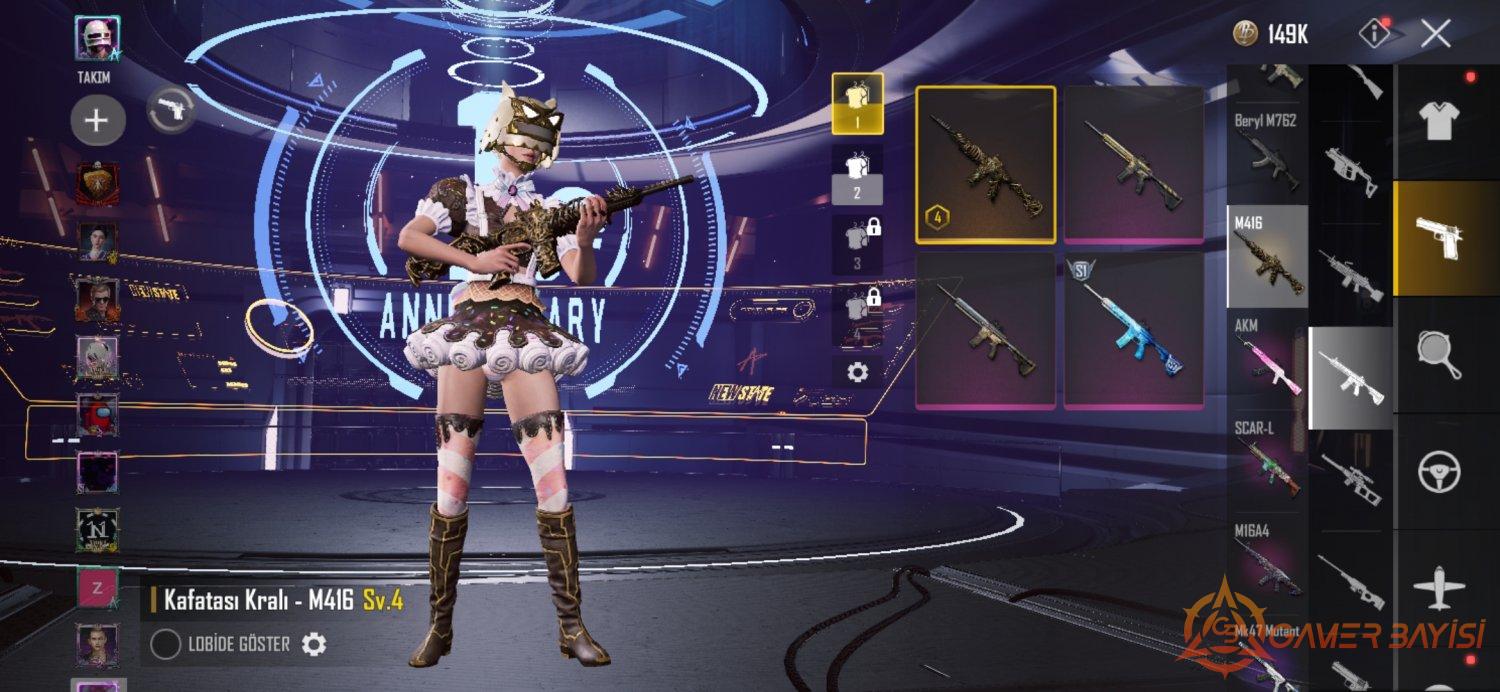Add a teammate with the plus button
The height and width of the screenshot is (692, 1500).
point(97,121)
